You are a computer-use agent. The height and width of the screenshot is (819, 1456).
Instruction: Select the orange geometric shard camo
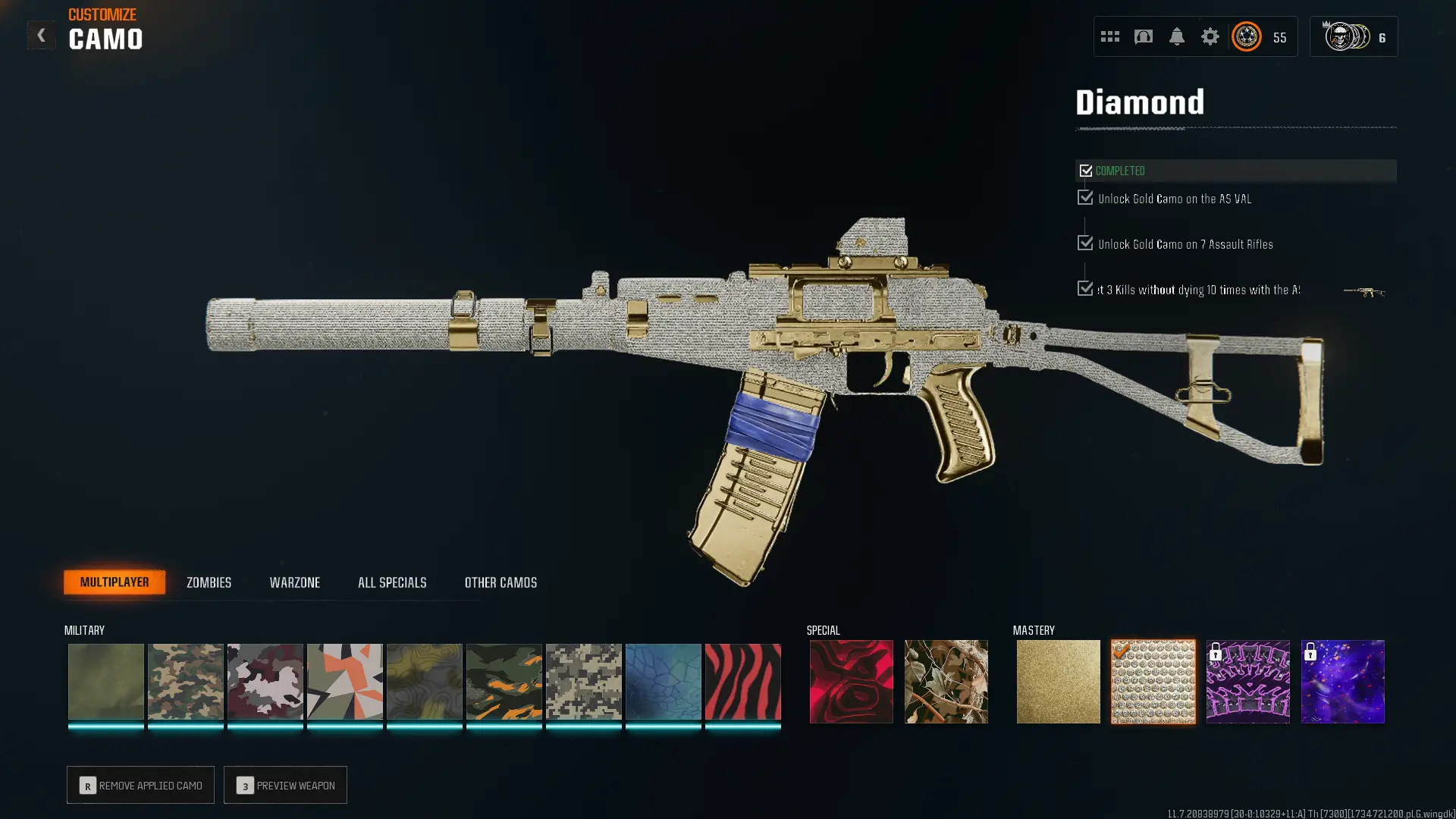pyautogui.click(x=344, y=681)
